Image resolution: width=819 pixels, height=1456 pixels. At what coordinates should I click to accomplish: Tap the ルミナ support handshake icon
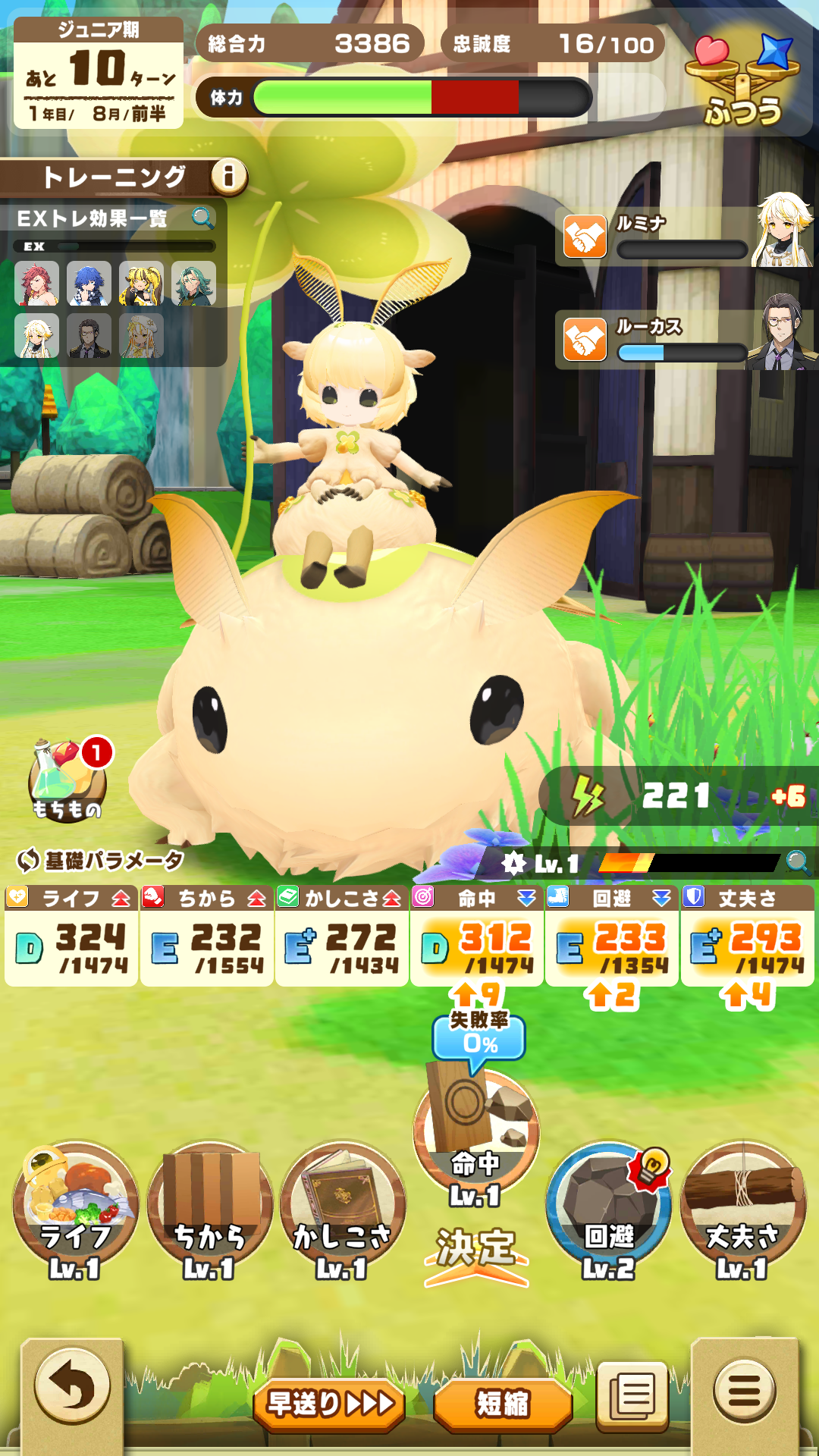click(x=585, y=237)
